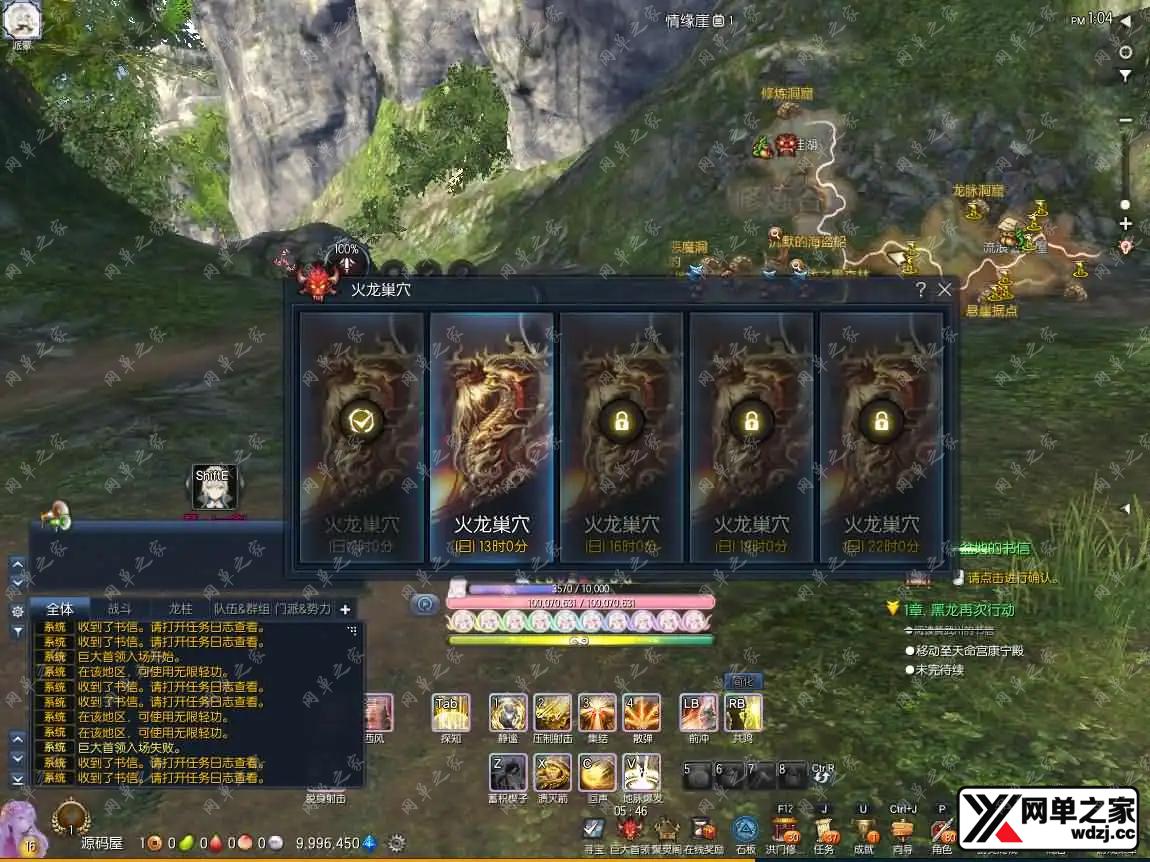This screenshot has width=1150, height=862.
Task: Switch to 队伍&群组 chat tab
Action: point(241,608)
